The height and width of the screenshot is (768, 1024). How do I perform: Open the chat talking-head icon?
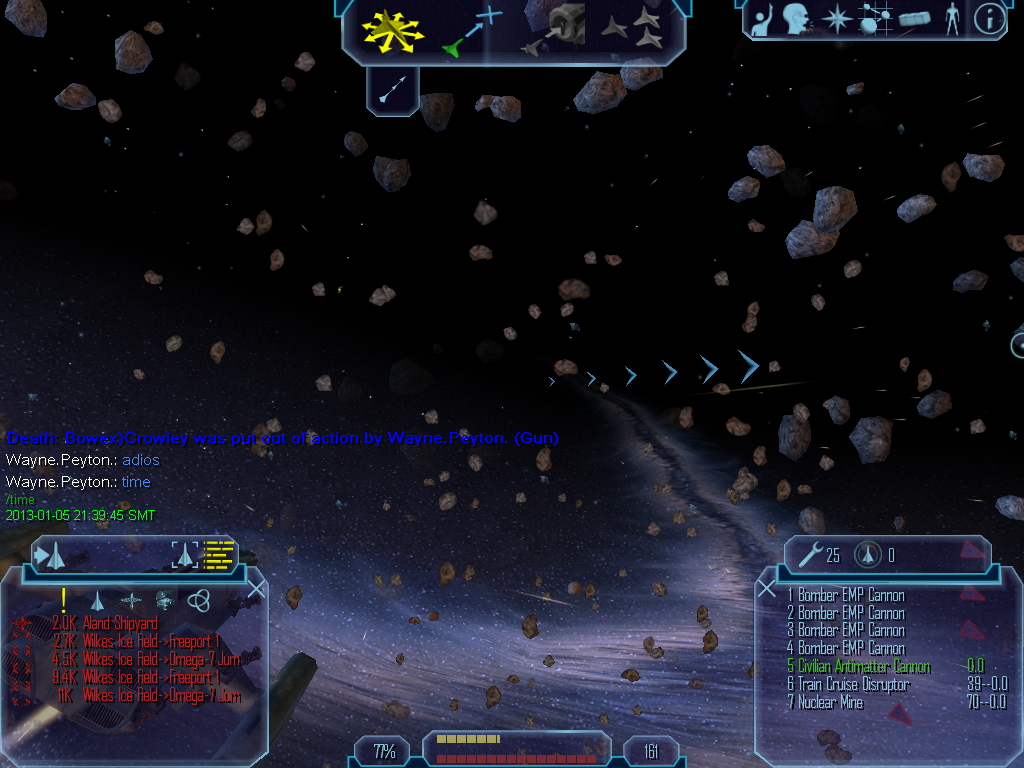(796, 20)
